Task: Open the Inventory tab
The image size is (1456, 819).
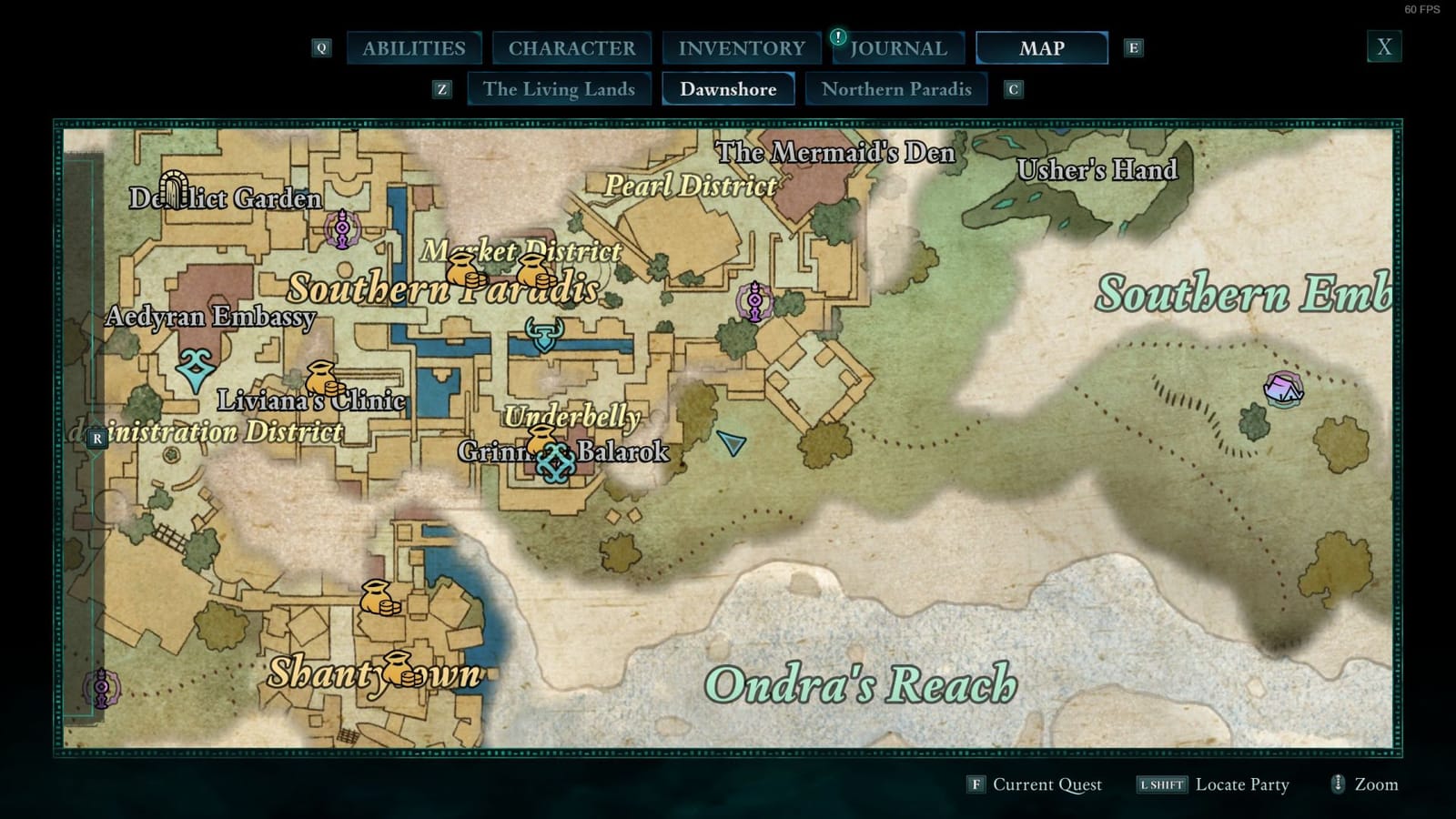Action: [742, 48]
